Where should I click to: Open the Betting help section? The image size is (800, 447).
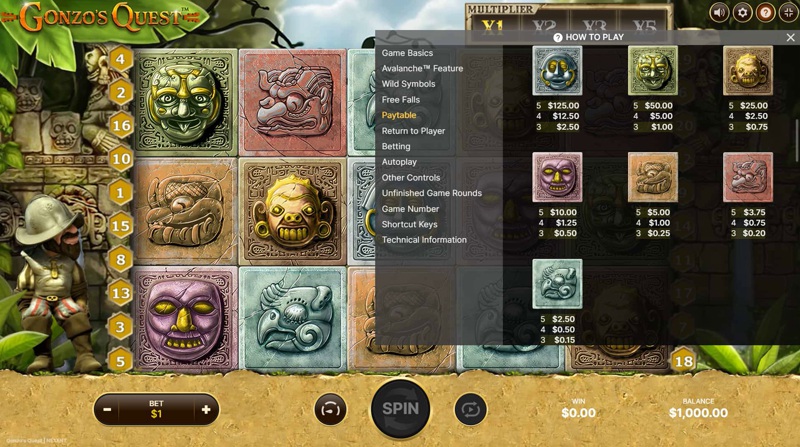click(x=396, y=146)
